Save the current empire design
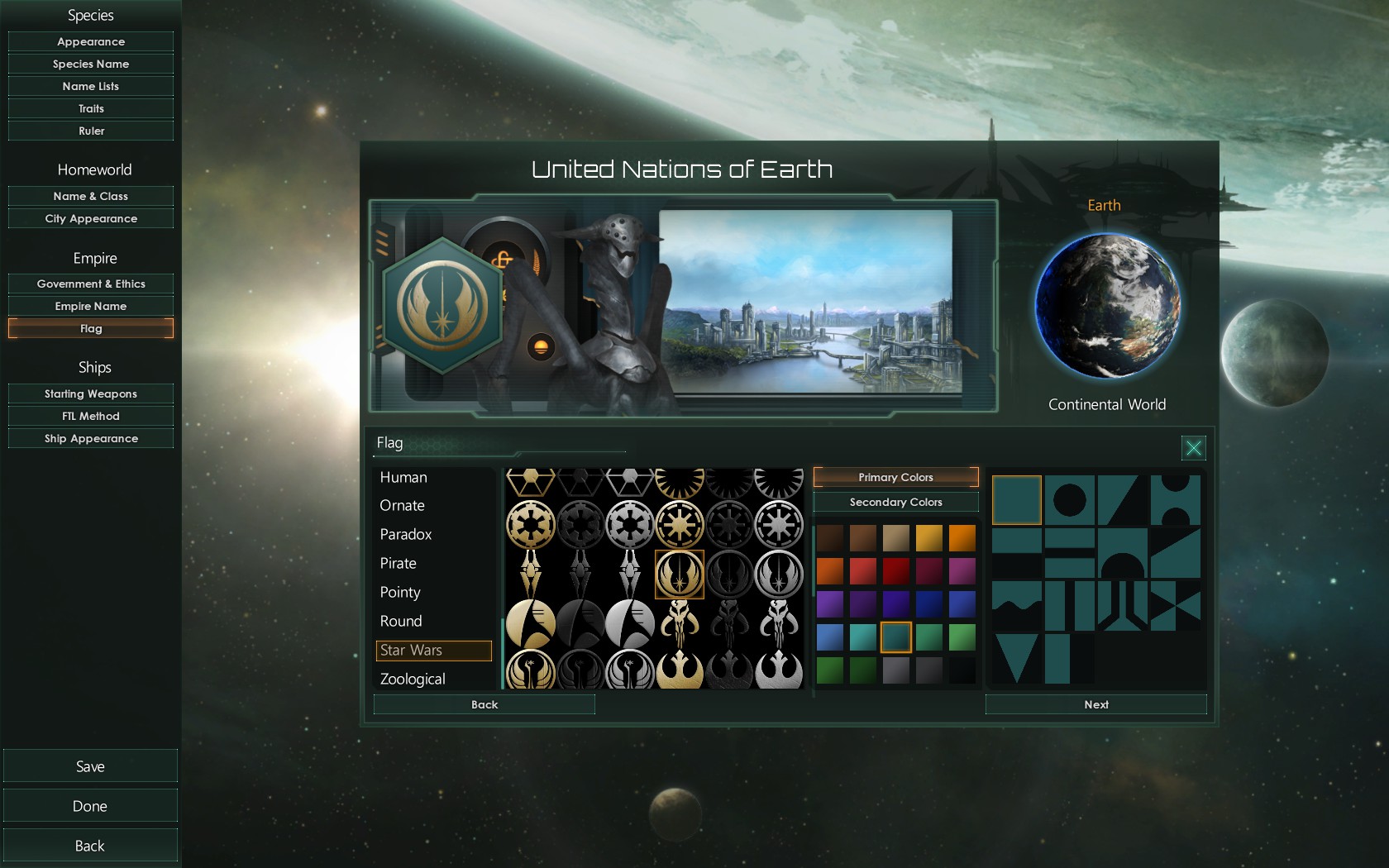1389x868 pixels. pyautogui.click(x=90, y=766)
